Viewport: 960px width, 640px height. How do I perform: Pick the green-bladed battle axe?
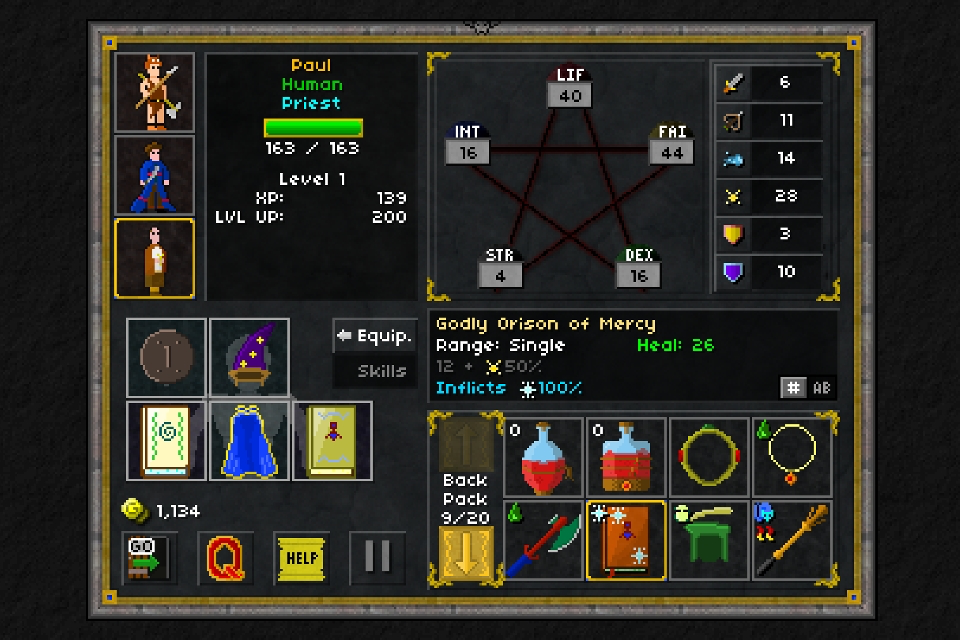(544, 541)
